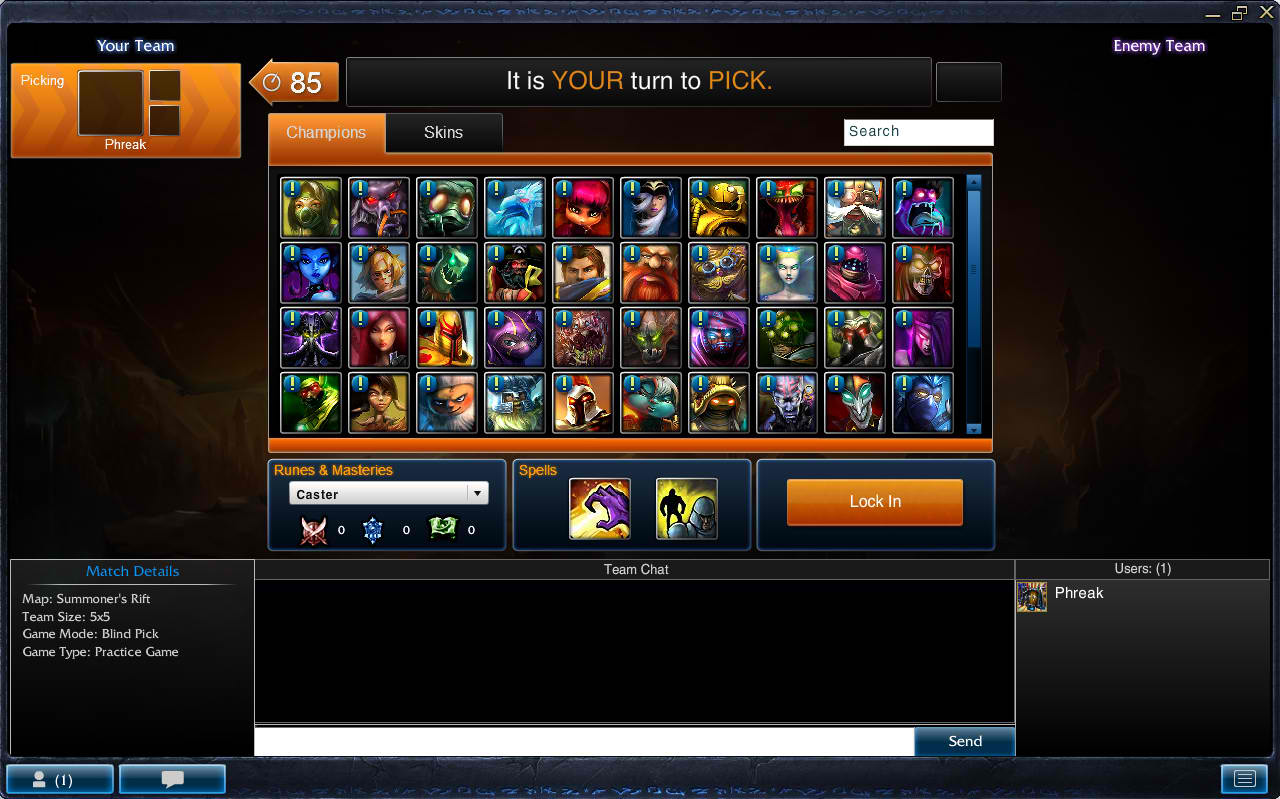This screenshot has height=799, width=1280.
Task: Click the notepad icon at bottom right
Action: pos(1244,778)
